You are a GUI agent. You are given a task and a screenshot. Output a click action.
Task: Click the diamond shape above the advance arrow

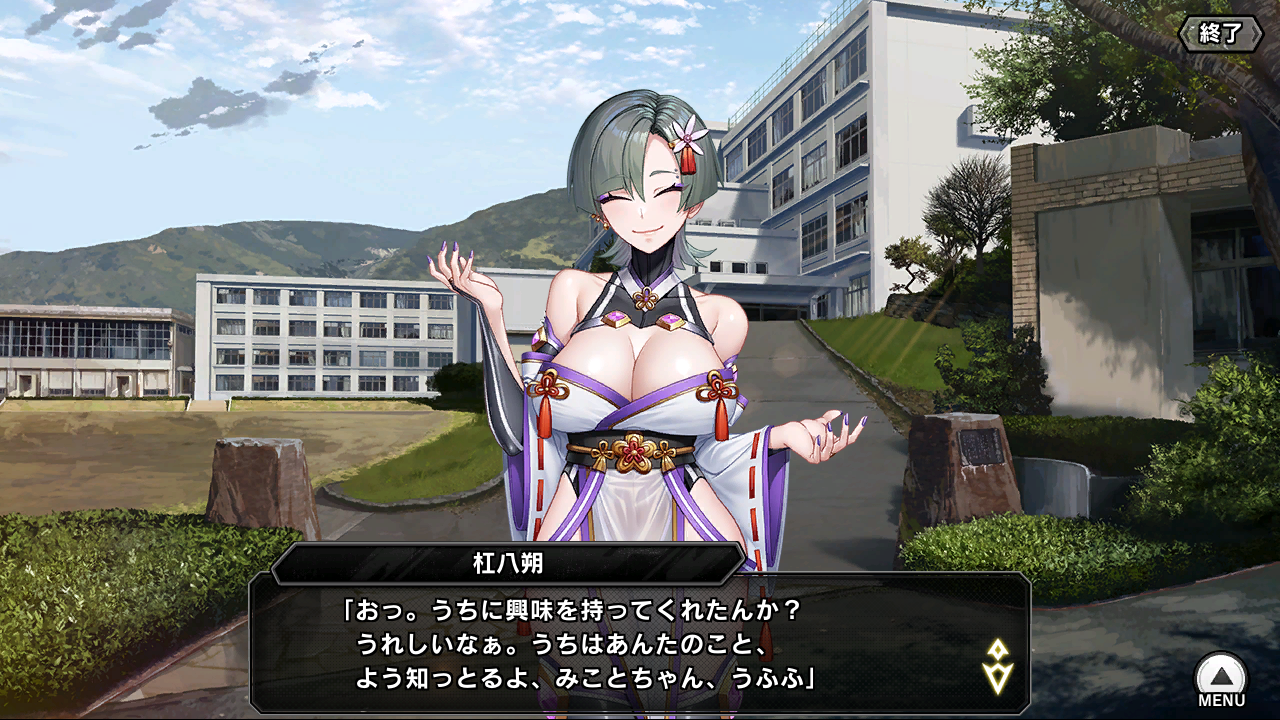pos(998,648)
